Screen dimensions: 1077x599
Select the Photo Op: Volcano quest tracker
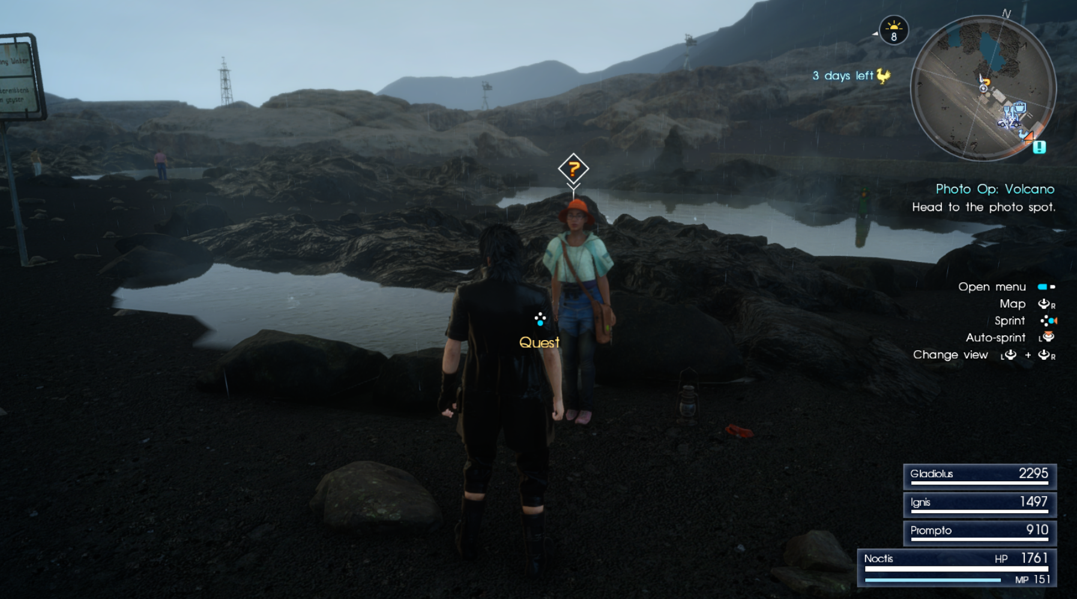click(994, 189)
